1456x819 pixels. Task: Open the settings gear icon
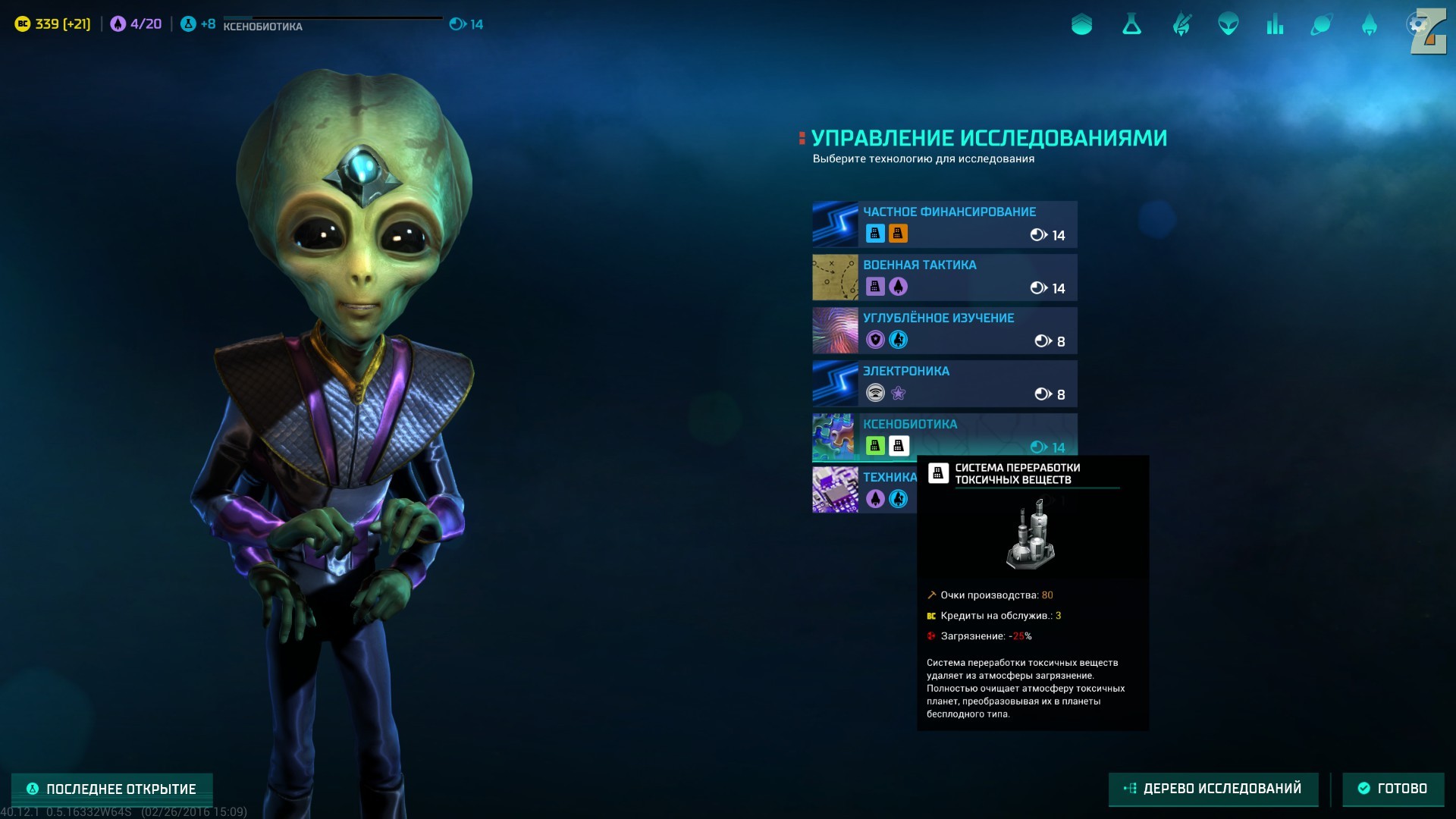1417,25
